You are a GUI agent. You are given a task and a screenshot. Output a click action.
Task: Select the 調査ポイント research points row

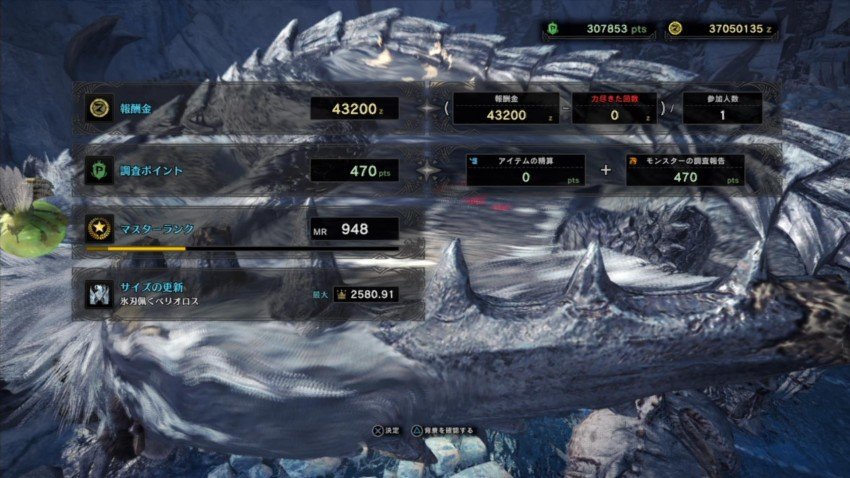point(245,170)
